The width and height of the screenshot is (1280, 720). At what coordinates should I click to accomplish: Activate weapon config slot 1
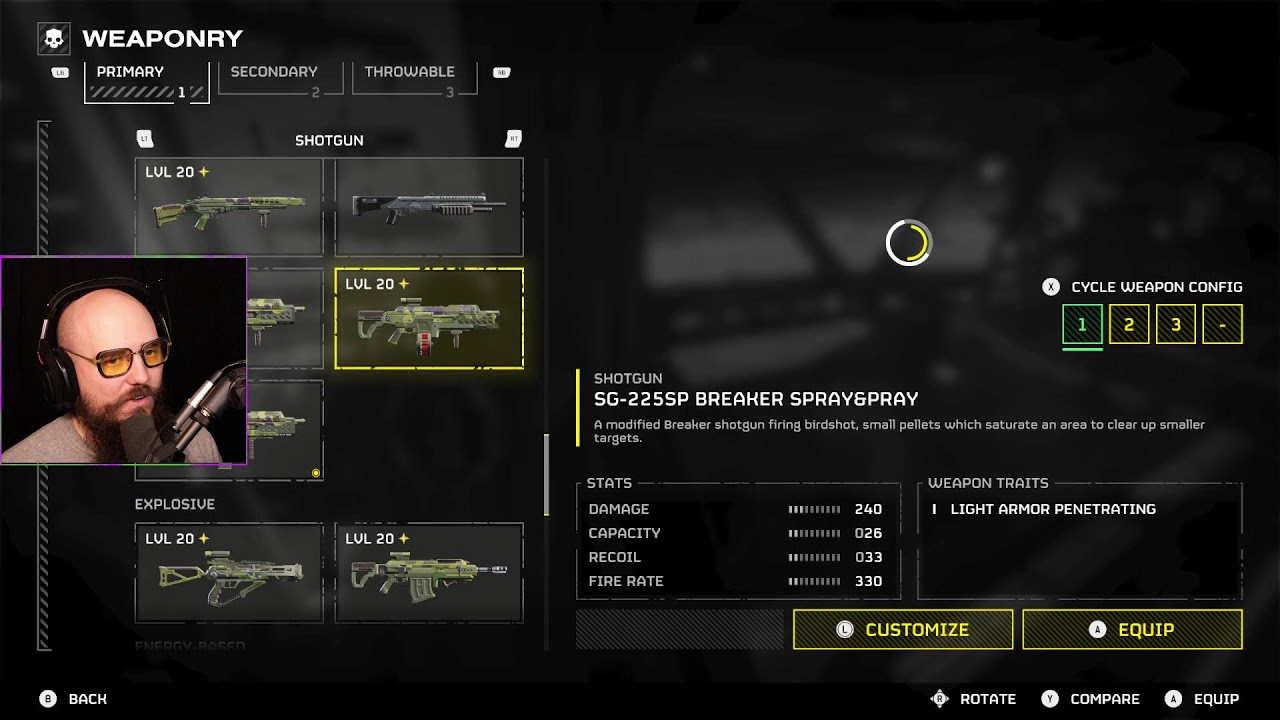(1082, 325)
